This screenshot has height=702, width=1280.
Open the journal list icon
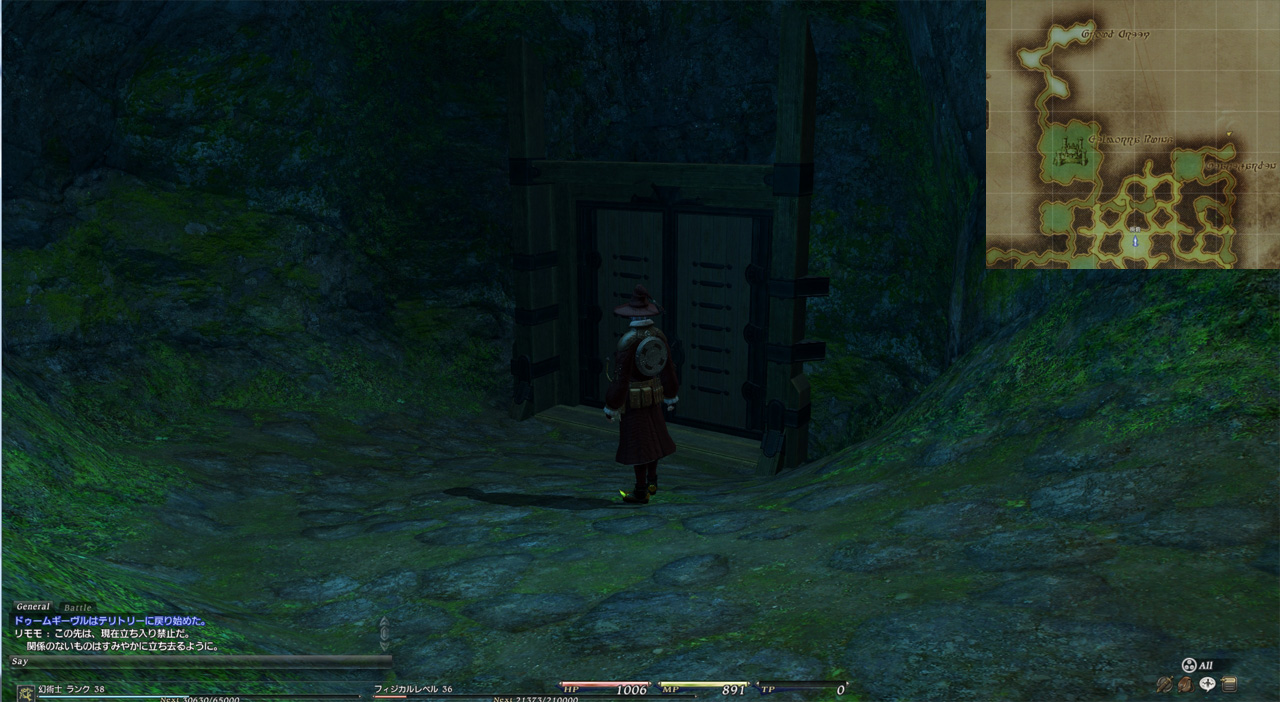click(1229, 685)
